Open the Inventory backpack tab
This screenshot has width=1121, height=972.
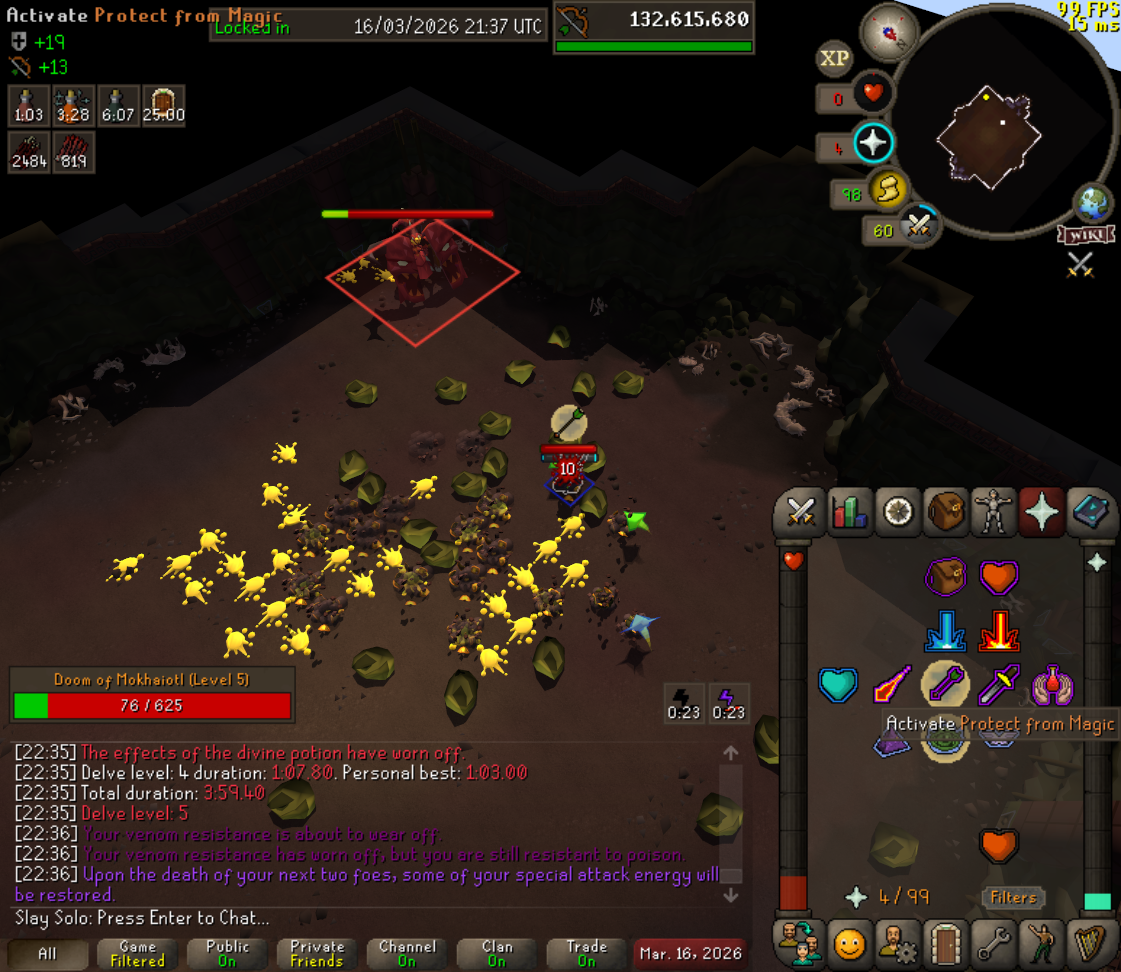pyautogui.click(x=945, y=513)
